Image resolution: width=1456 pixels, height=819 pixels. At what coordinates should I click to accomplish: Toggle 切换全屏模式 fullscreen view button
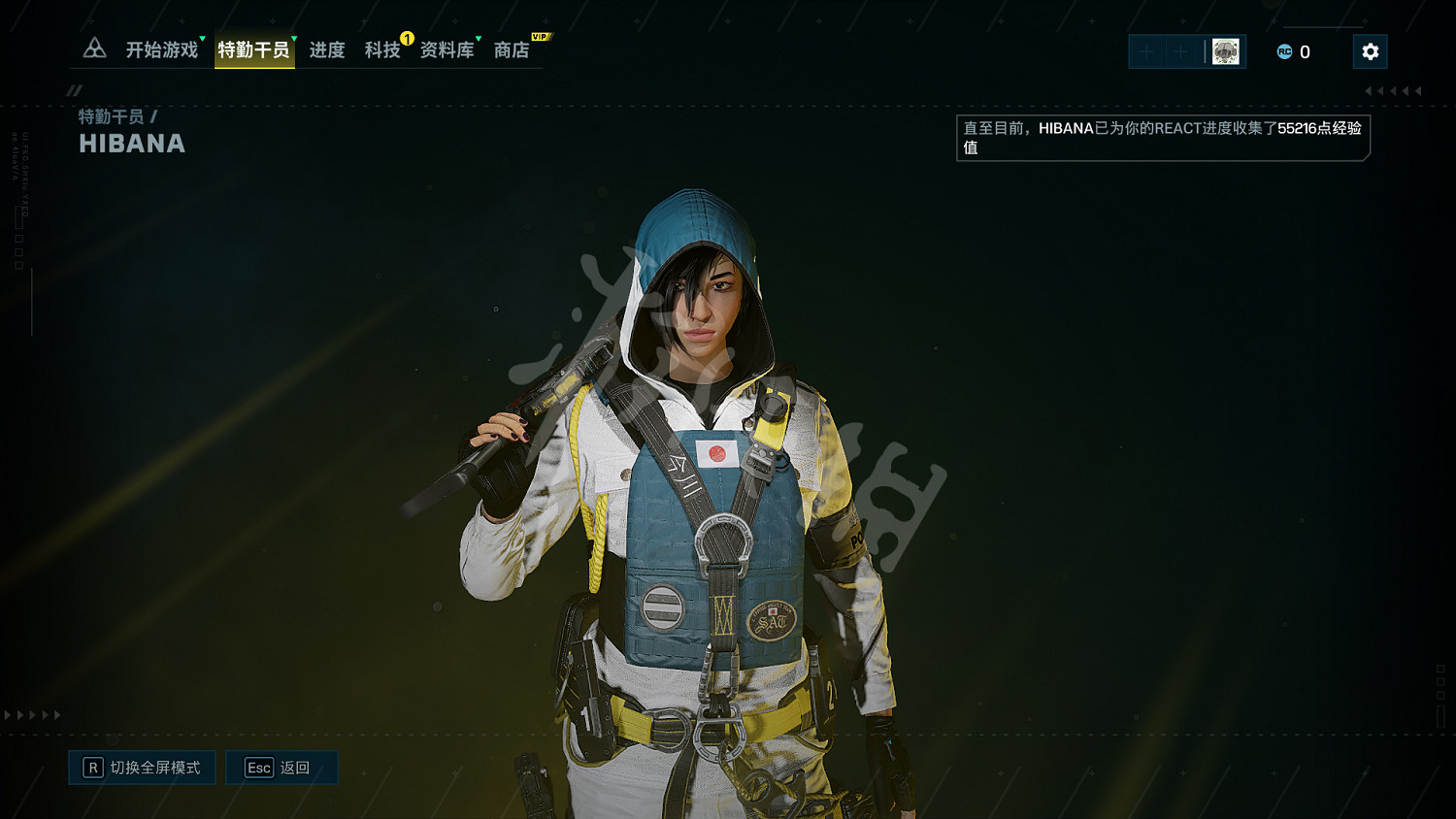(143, 768)
